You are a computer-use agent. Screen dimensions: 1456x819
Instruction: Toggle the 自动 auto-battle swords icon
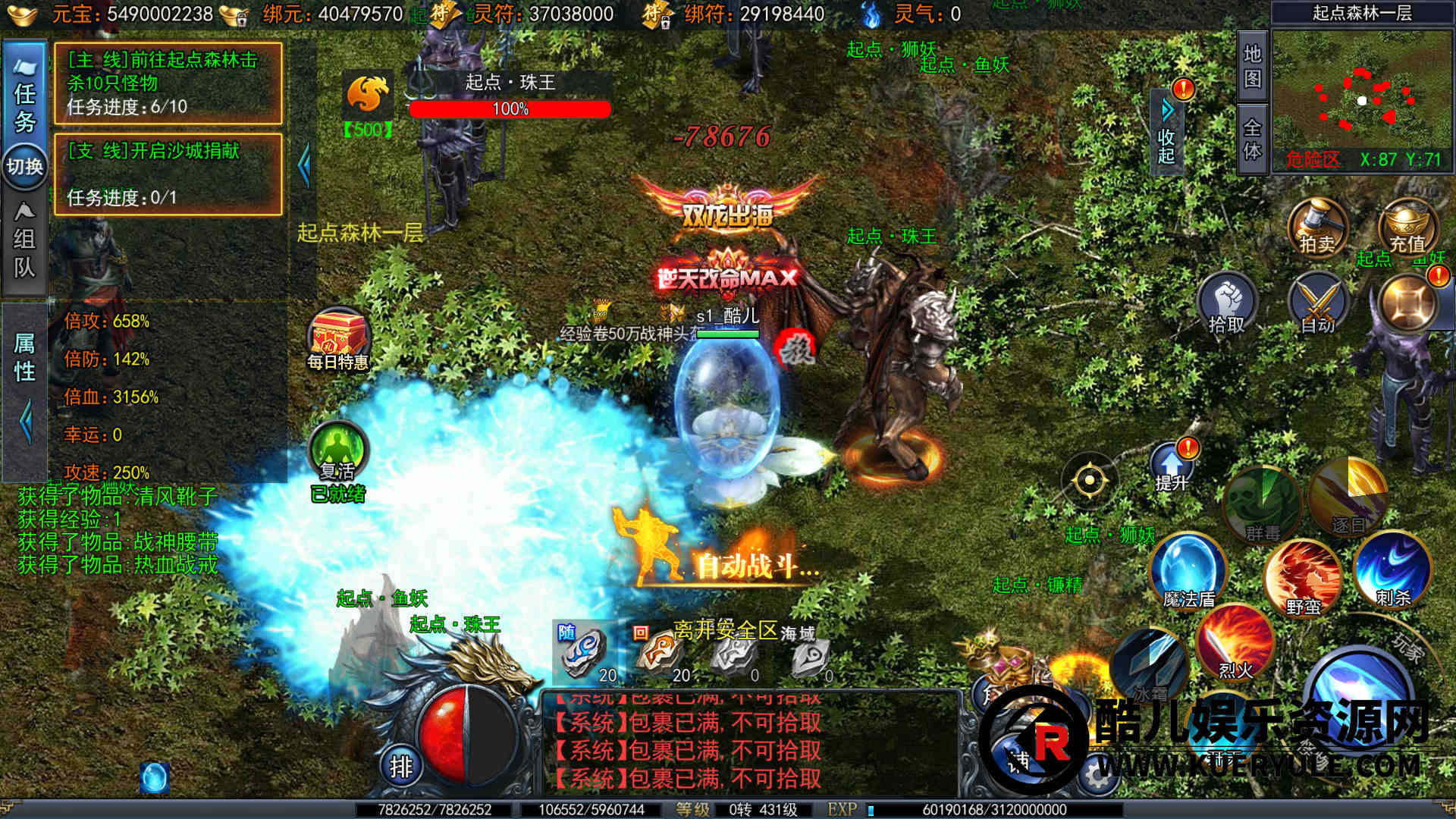(x=1318, y=305)
